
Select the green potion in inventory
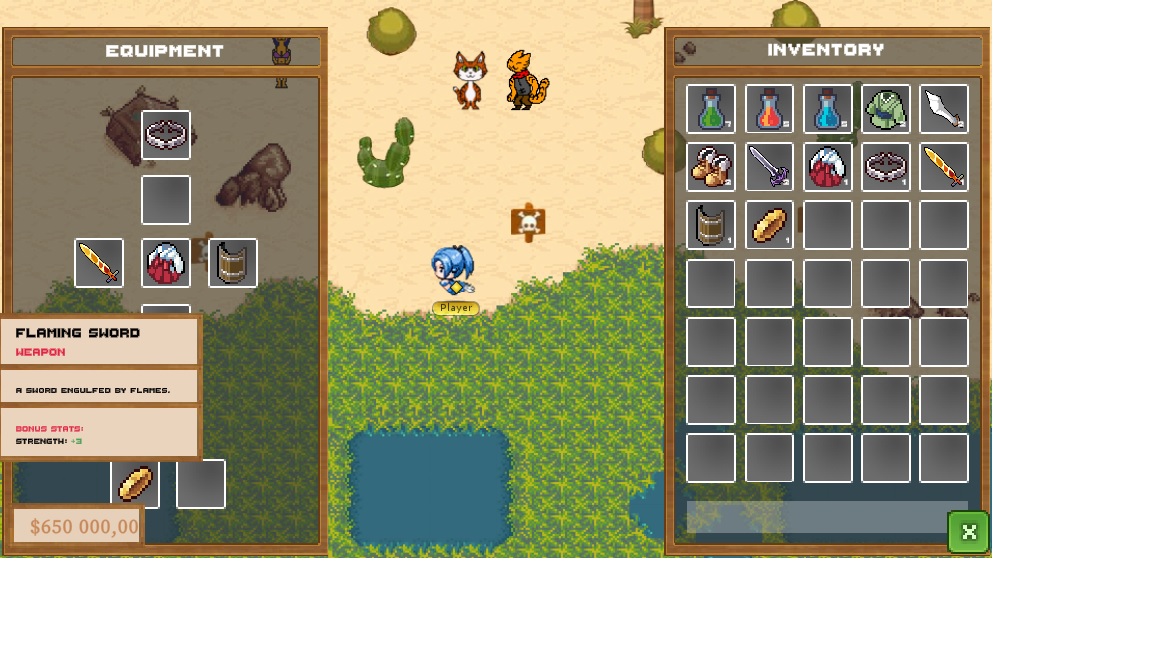711,109
